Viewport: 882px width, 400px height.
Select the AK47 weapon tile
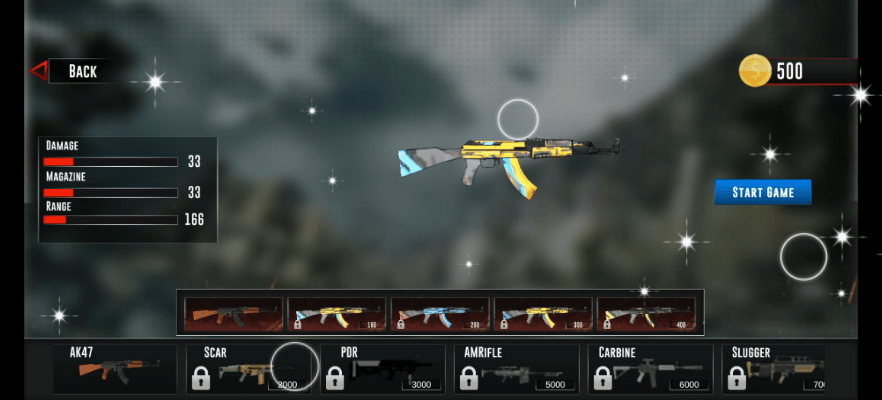(x=114, y=369)
